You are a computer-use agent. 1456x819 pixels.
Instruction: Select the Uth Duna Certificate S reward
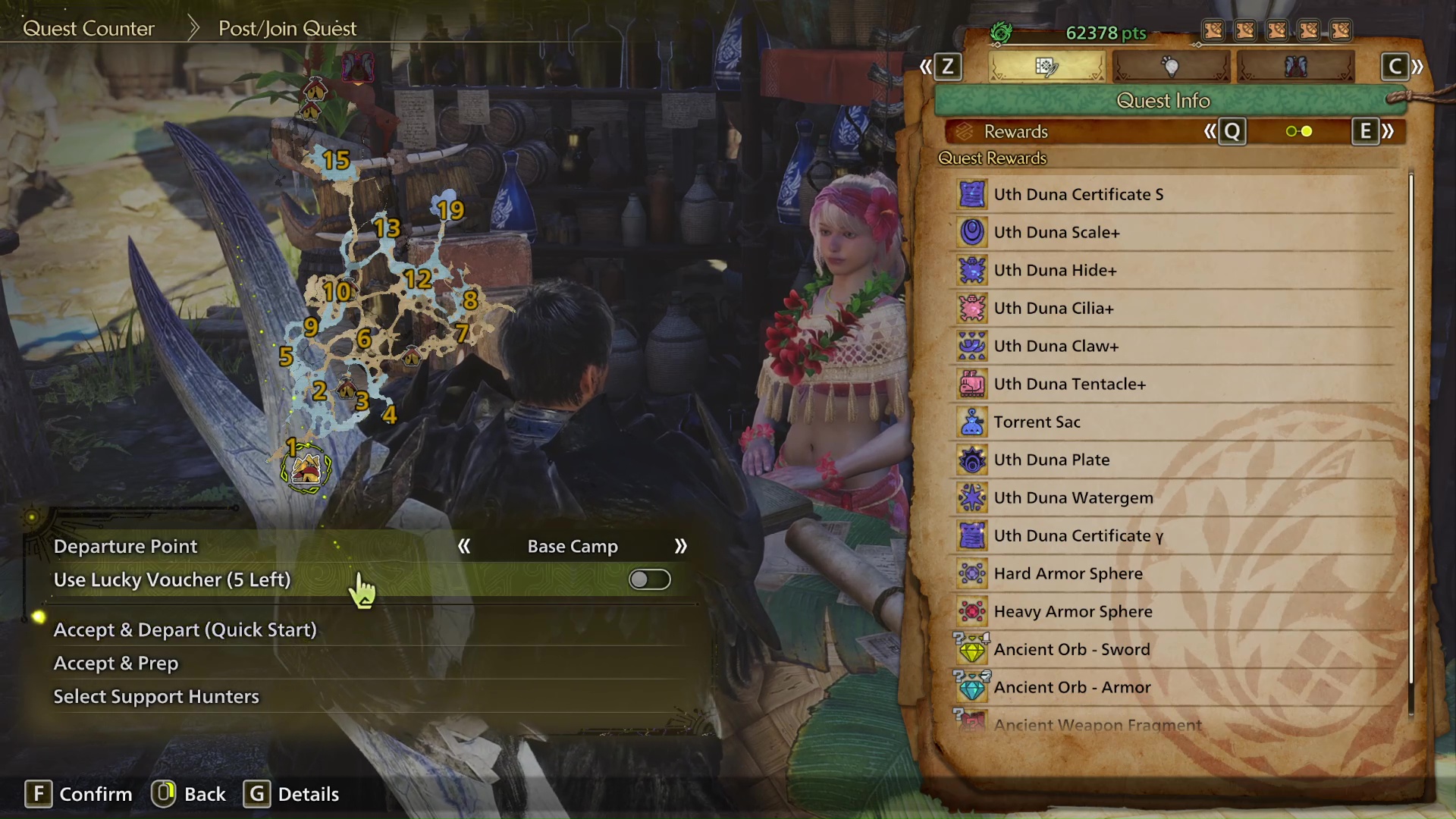pos(1078,195)
